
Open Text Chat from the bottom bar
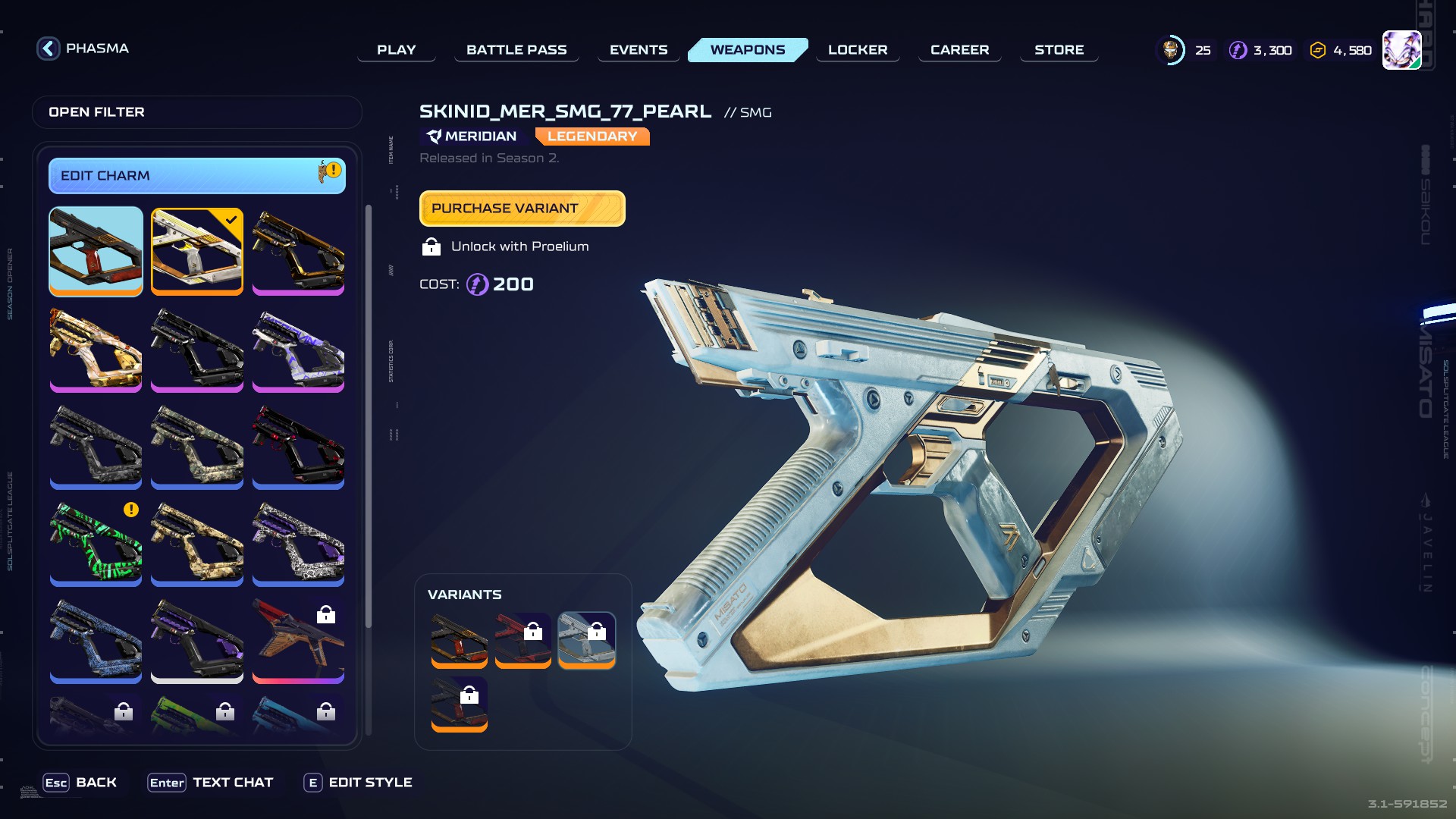211,783
